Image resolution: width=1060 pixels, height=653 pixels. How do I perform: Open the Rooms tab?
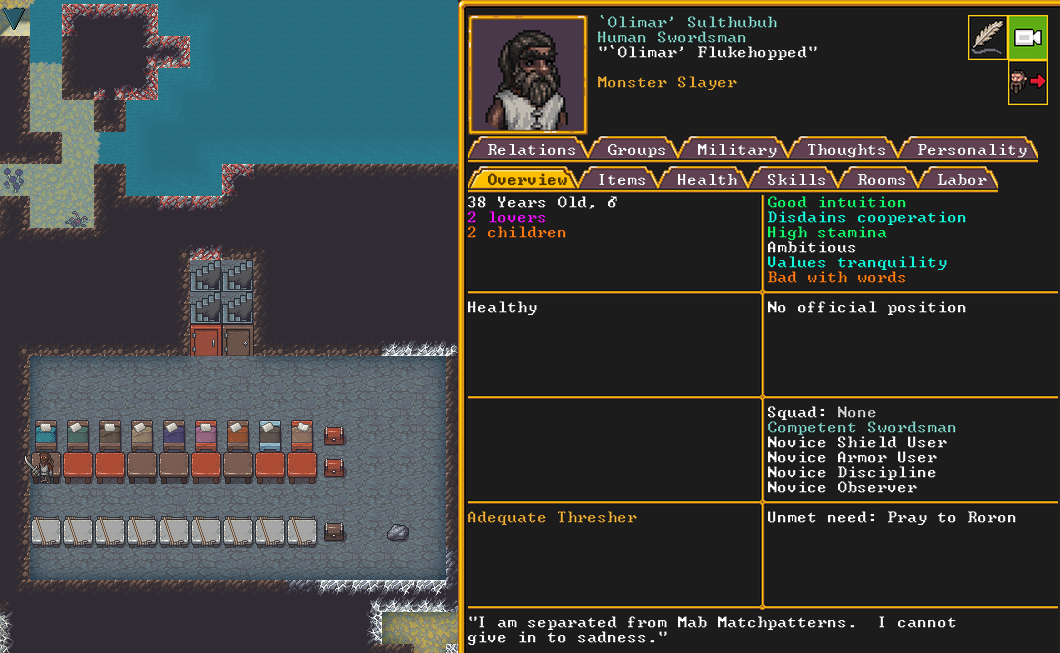[x=881, y=179]
